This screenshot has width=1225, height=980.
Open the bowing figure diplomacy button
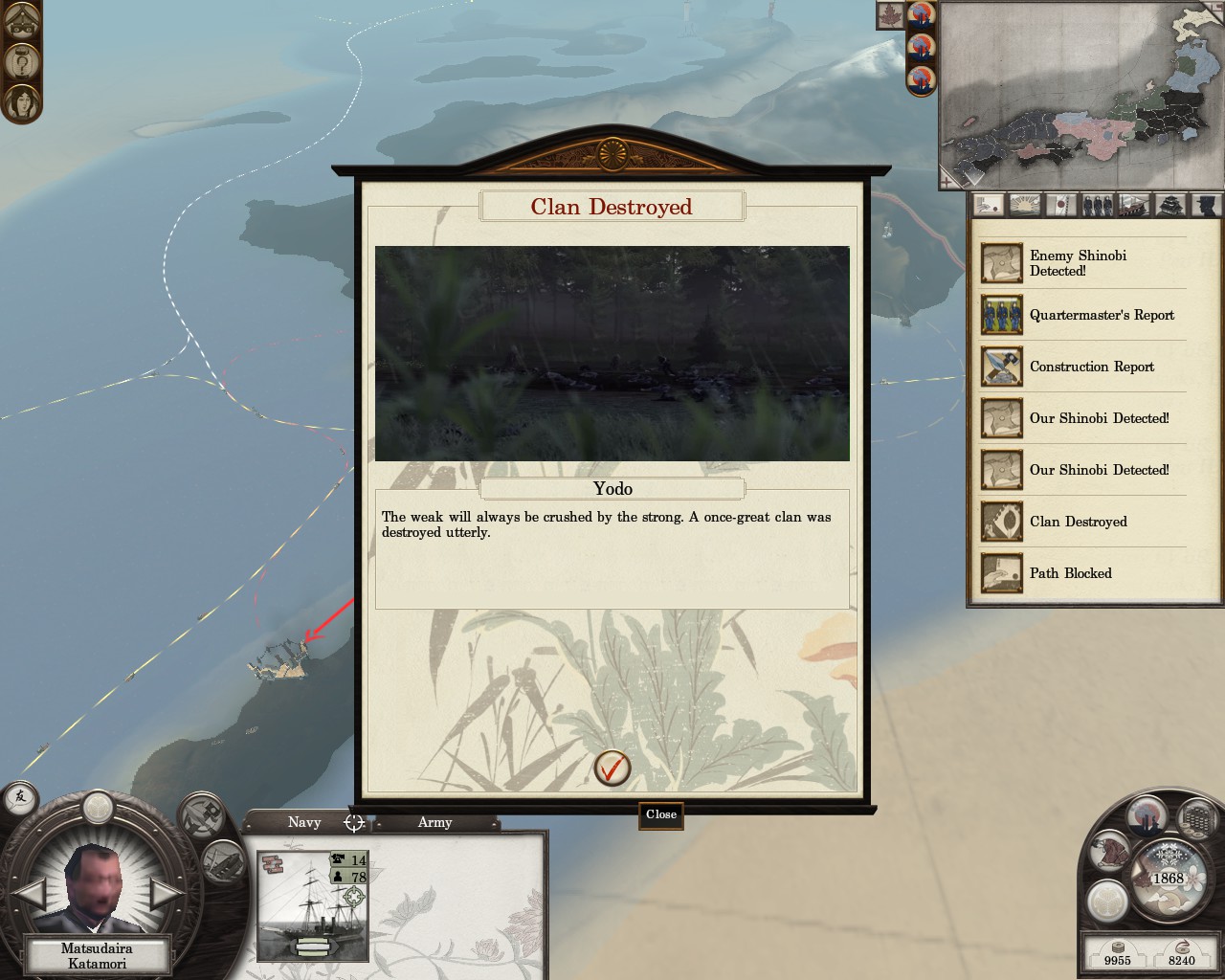(1111, 851)
